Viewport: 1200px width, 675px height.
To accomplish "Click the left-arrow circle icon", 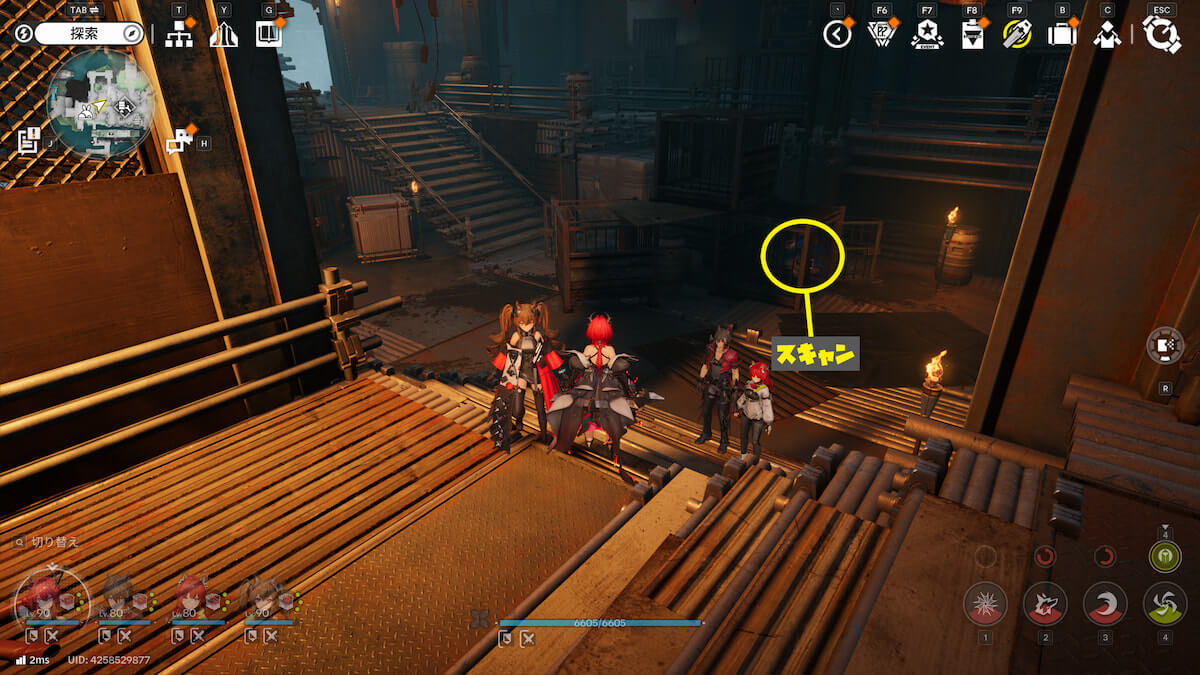I will [837, 34].
